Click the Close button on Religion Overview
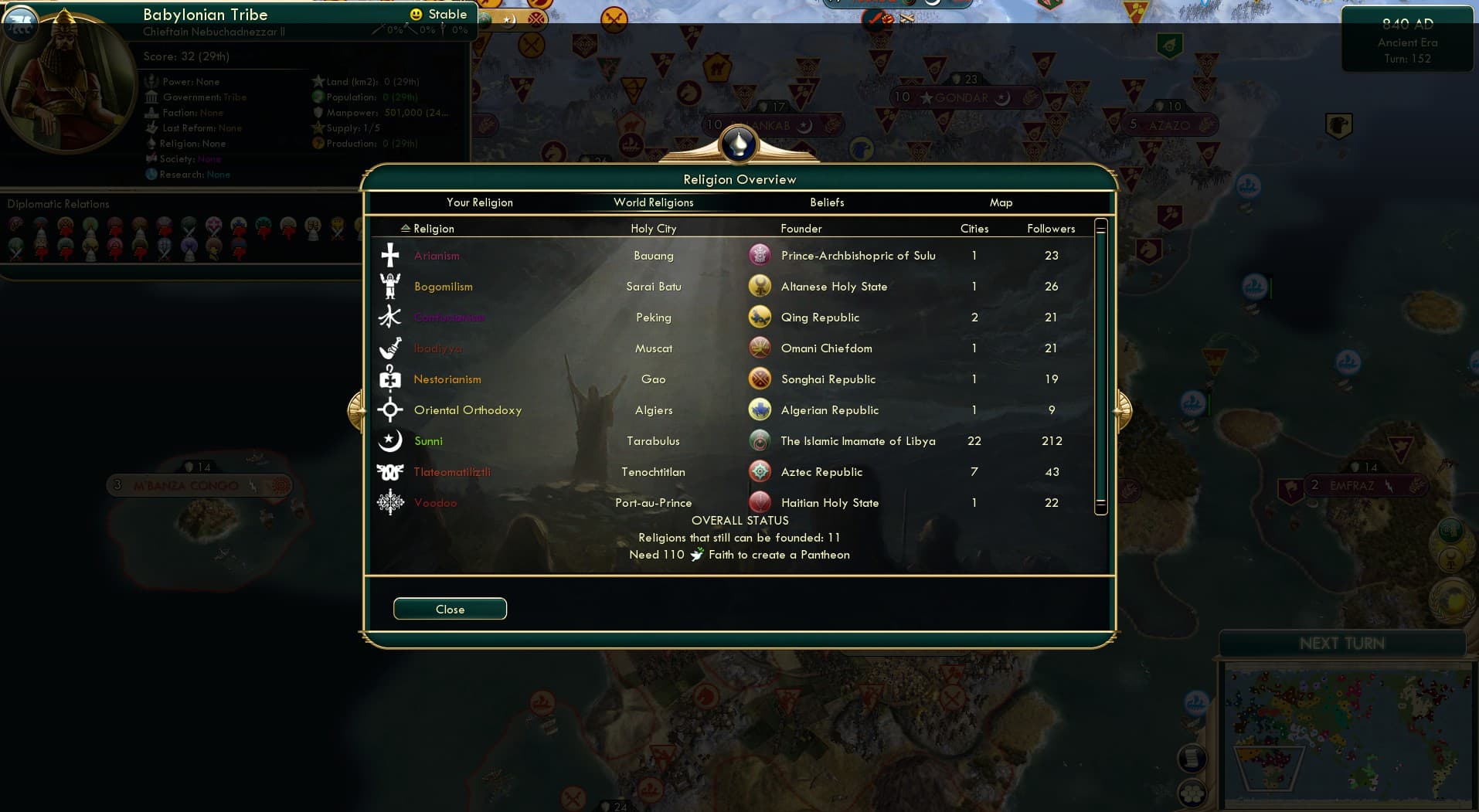This screenshot has height=812, width=1479. 450,609
